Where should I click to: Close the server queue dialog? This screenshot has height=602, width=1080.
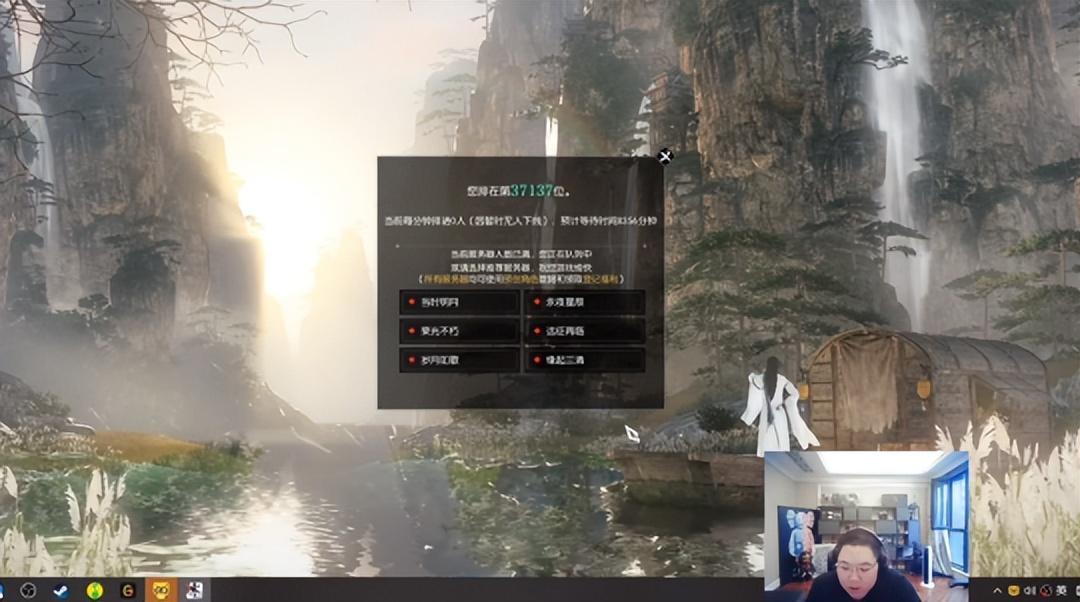click(665, 156)
